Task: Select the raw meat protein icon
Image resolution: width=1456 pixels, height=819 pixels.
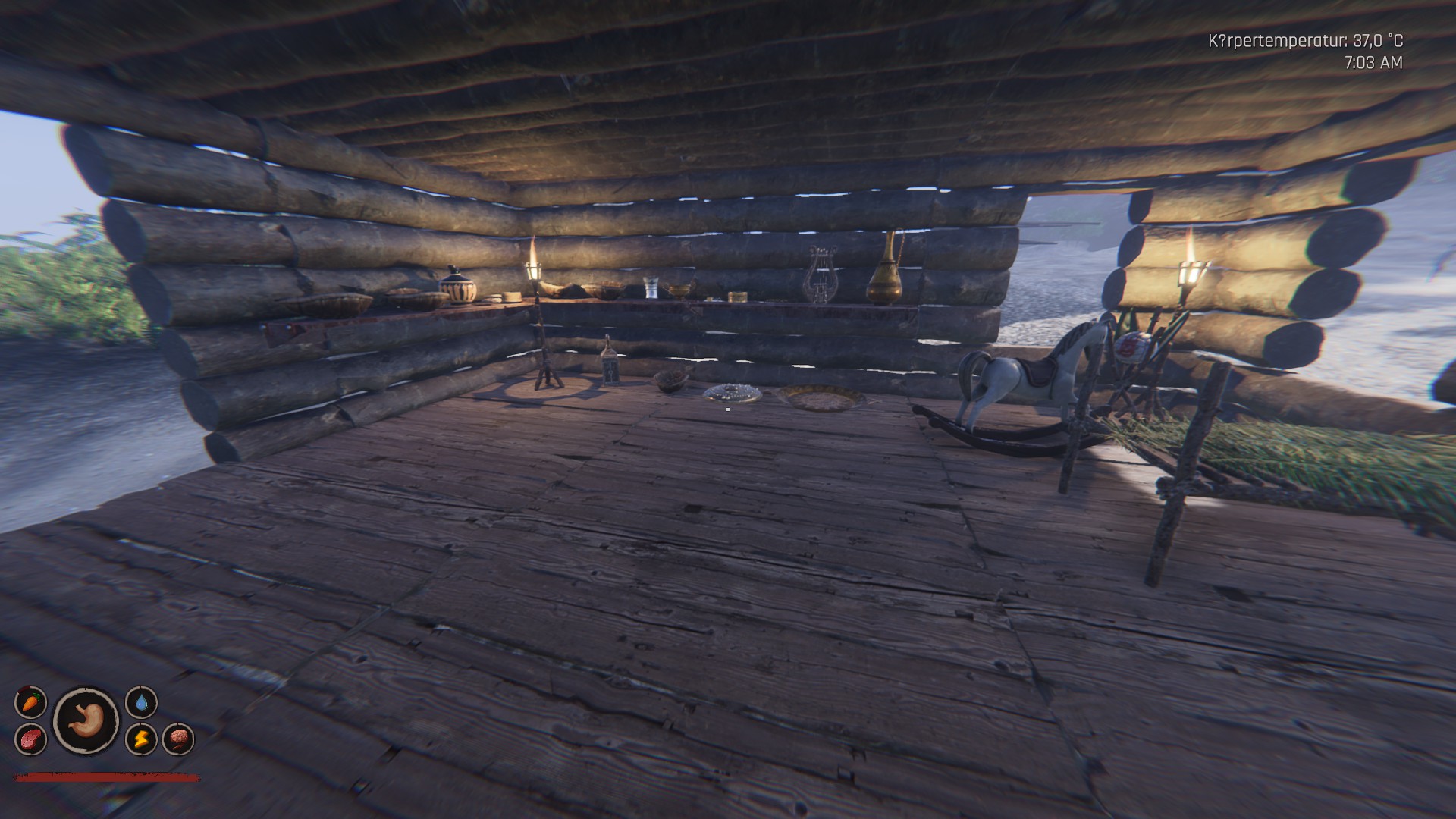Action: [x=30, y=739]
